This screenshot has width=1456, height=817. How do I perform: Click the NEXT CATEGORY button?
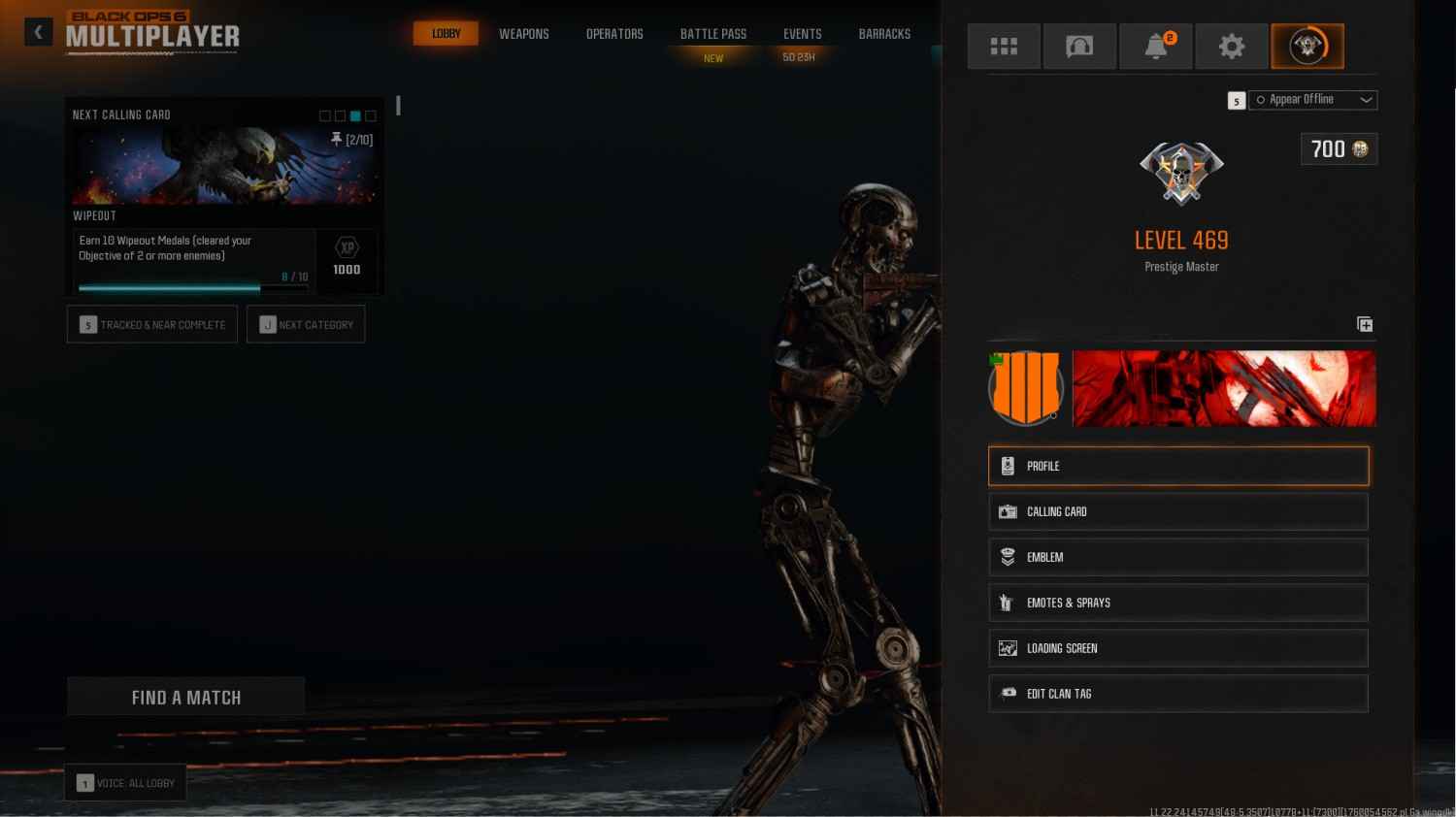click(306, 324)
